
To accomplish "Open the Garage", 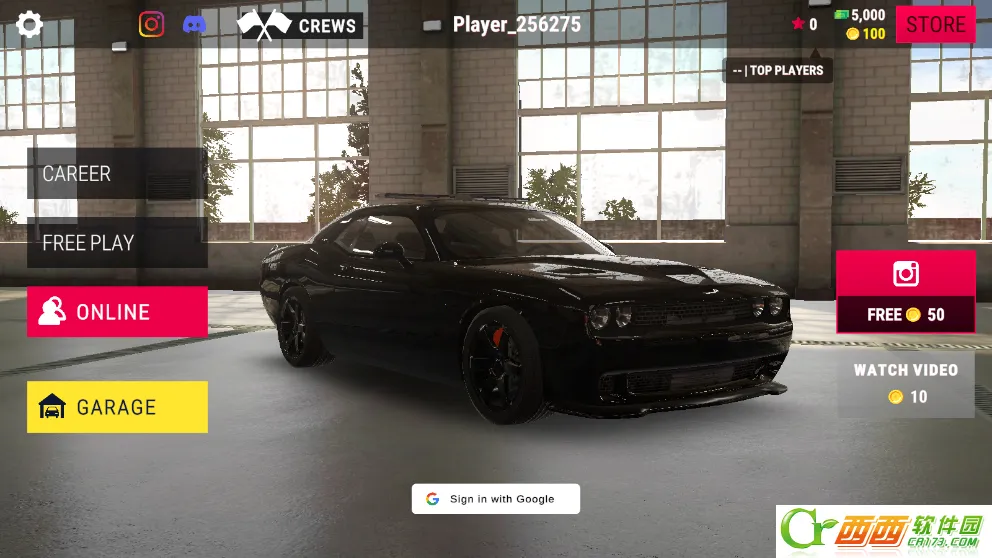I will pos(117,407).
